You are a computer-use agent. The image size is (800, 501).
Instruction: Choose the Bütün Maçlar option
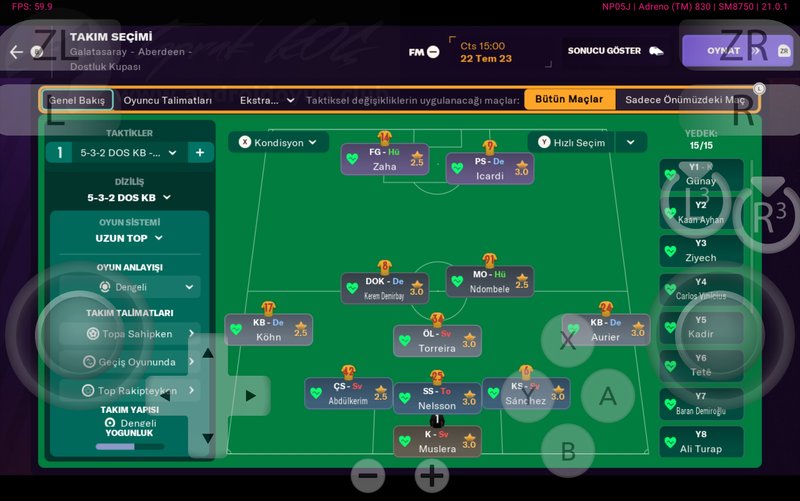[x=569, y=100]
